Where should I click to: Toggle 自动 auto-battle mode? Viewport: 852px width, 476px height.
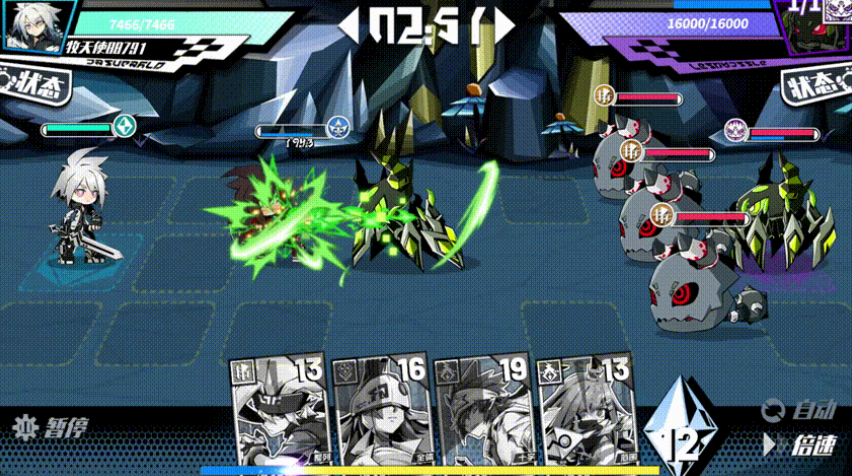click(x=799, y=409)
